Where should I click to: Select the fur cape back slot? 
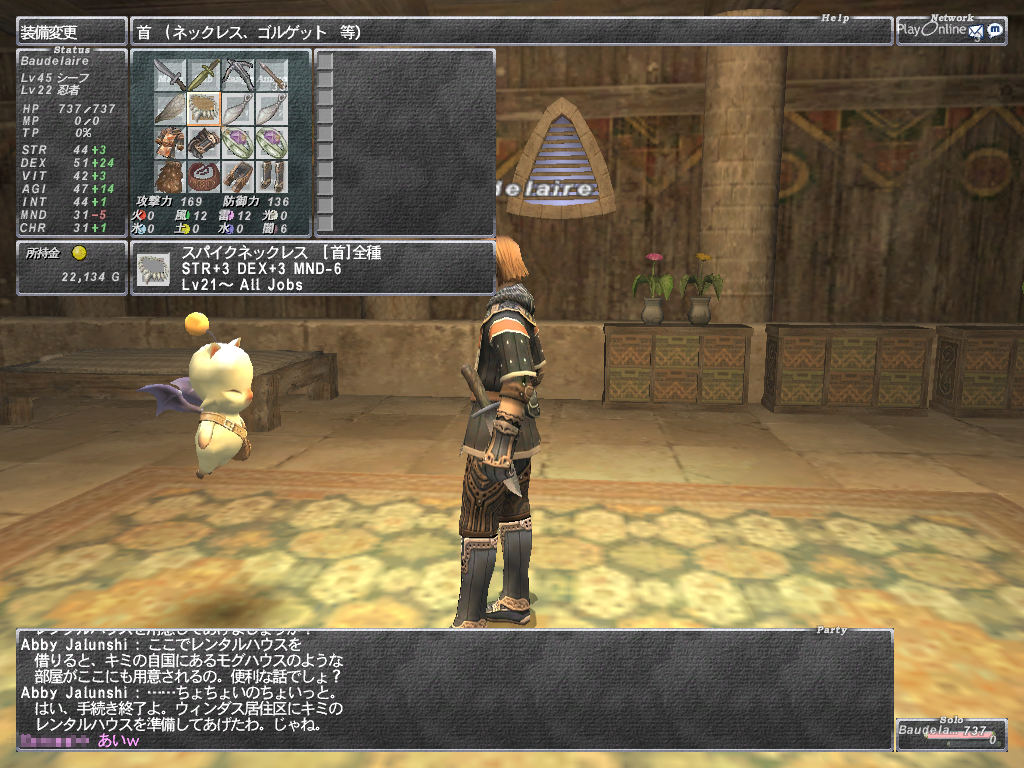coord(170,176)
